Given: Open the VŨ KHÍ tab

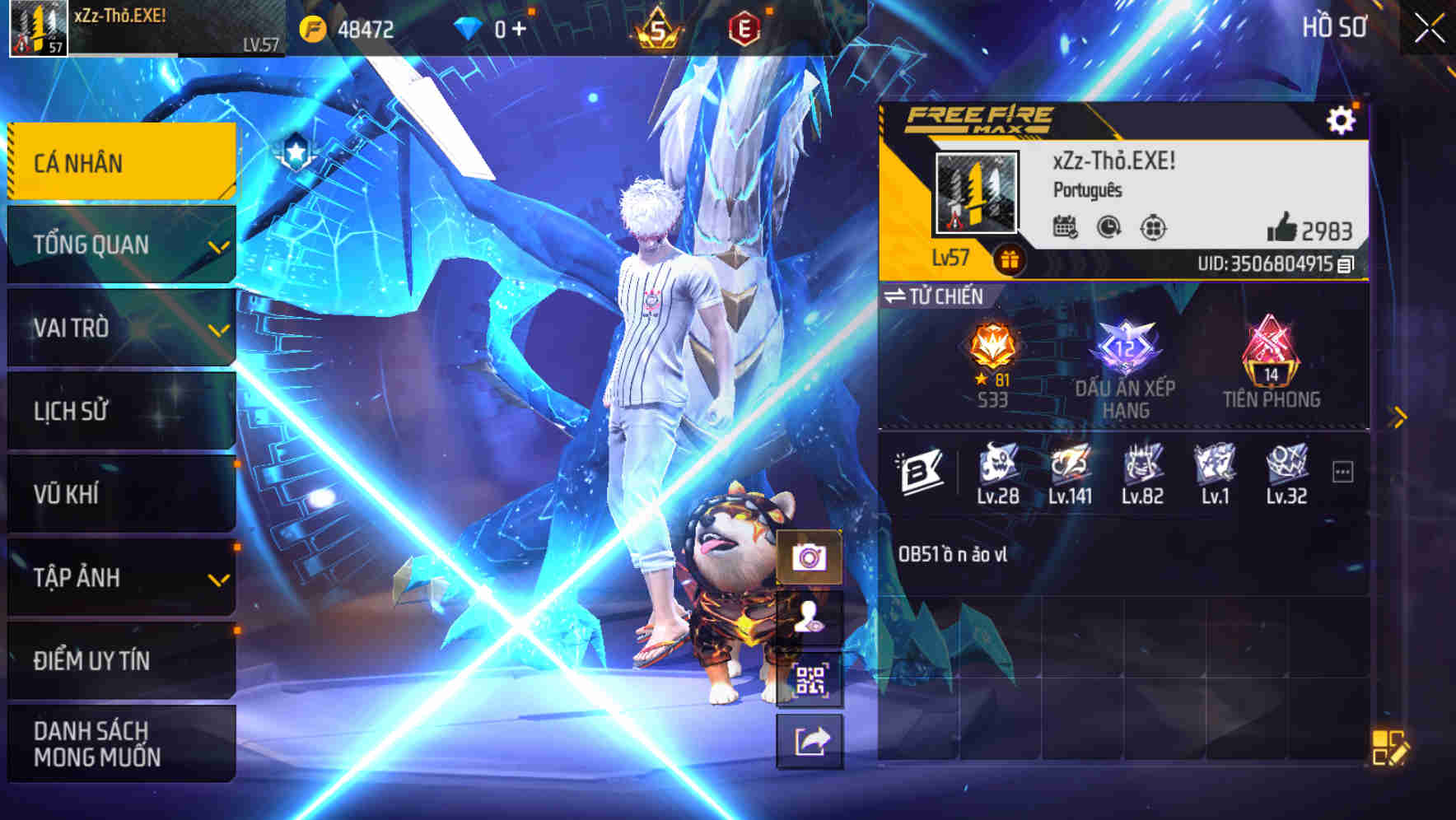Looking at the screenshot, I should 120,494.
